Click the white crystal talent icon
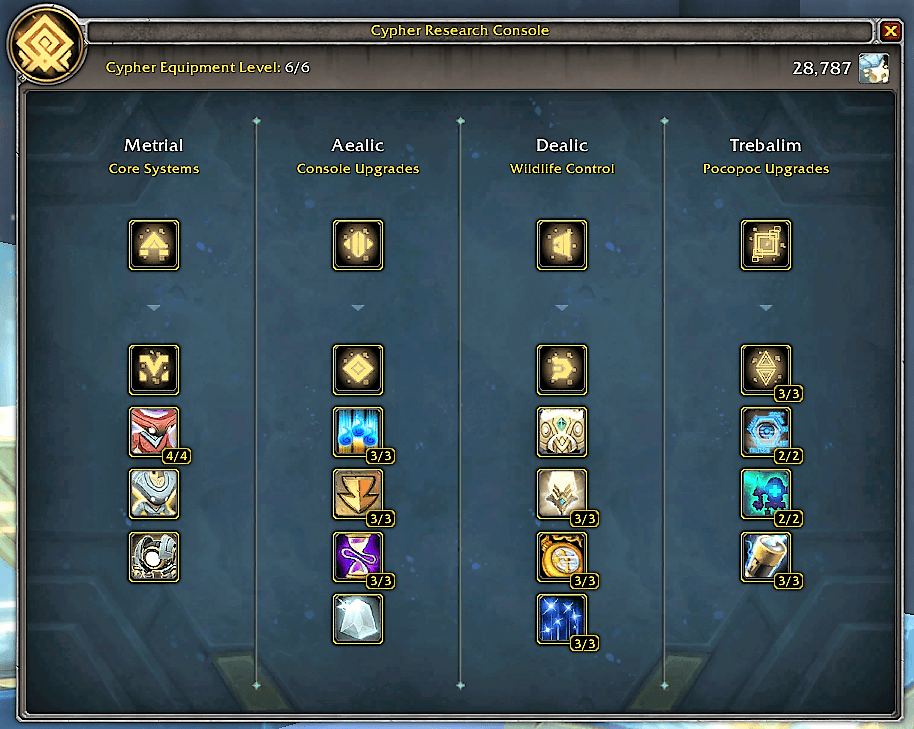This screenshot has width=914, height=729. coord(358,619)
